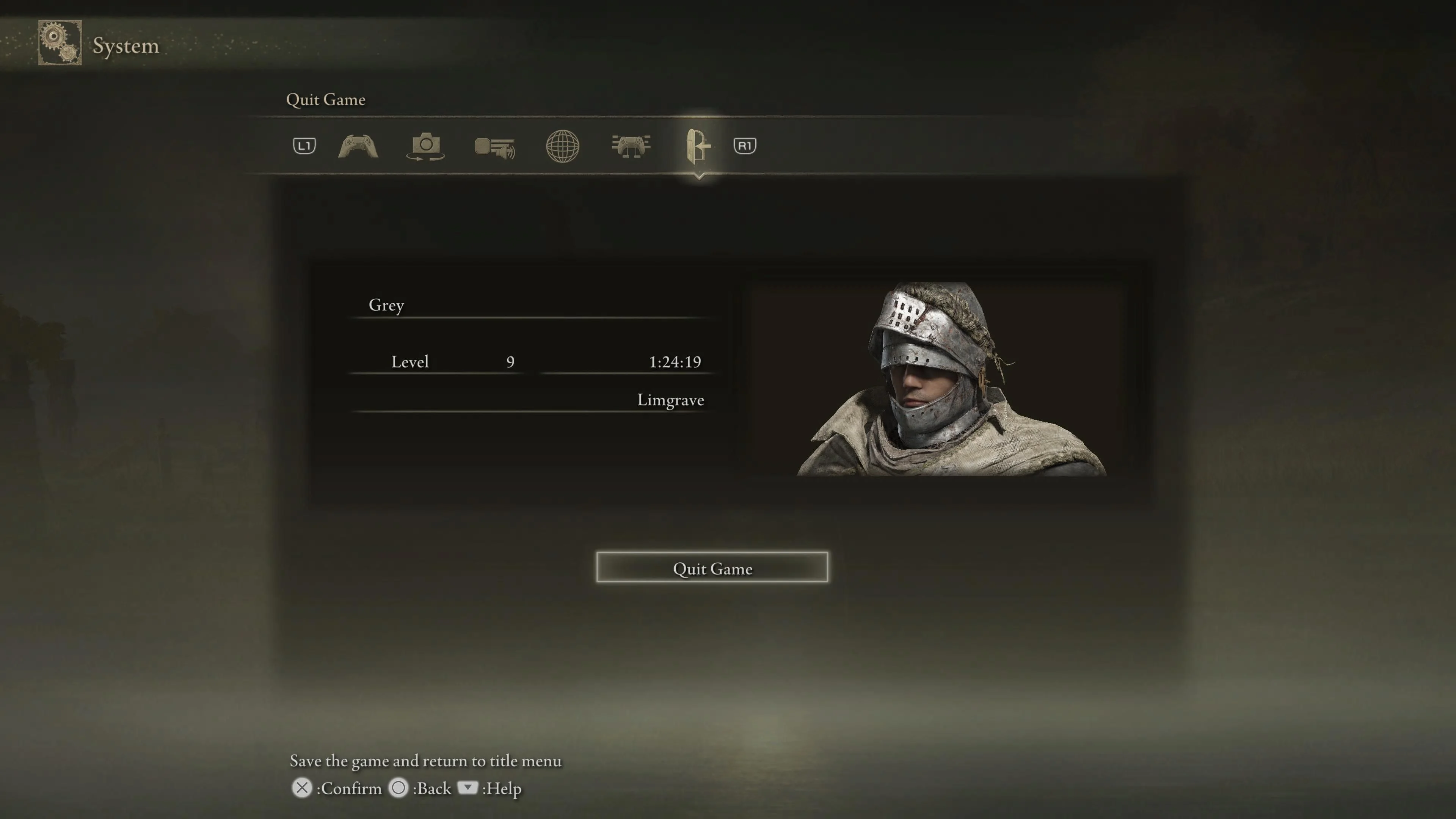Open the controller Game Options tab icon
The height and width of the screenshot is (819, 1456).
pyautogui.click(x=358, y=146)
